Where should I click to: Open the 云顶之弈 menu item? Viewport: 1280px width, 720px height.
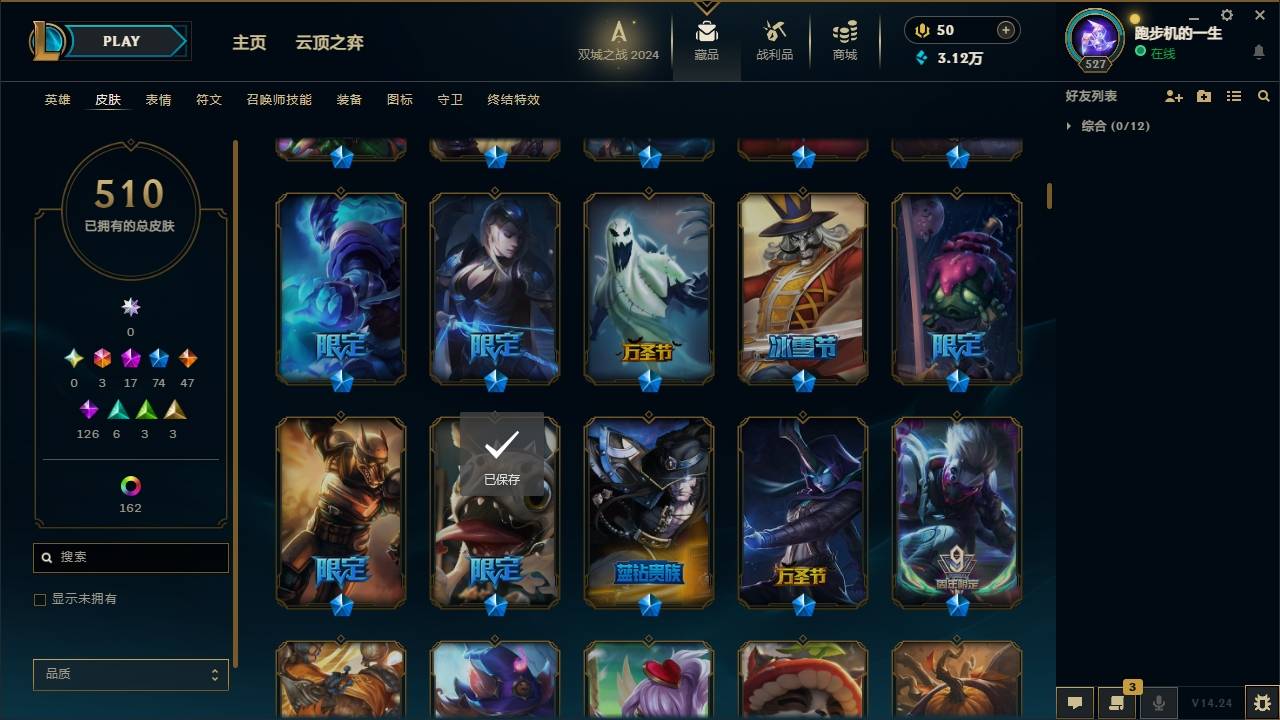330,42
